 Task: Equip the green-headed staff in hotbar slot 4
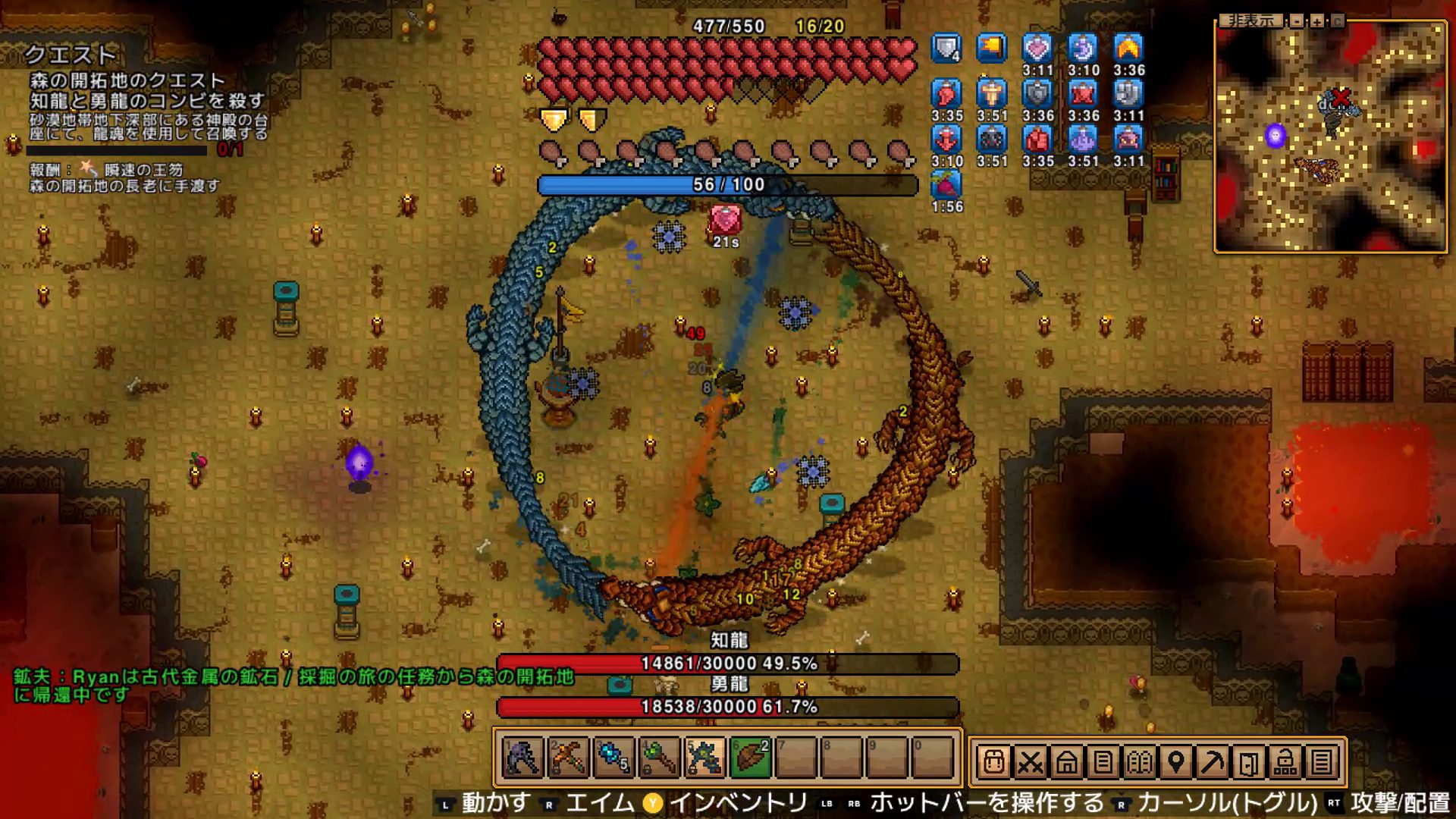(x=660, y=758)
